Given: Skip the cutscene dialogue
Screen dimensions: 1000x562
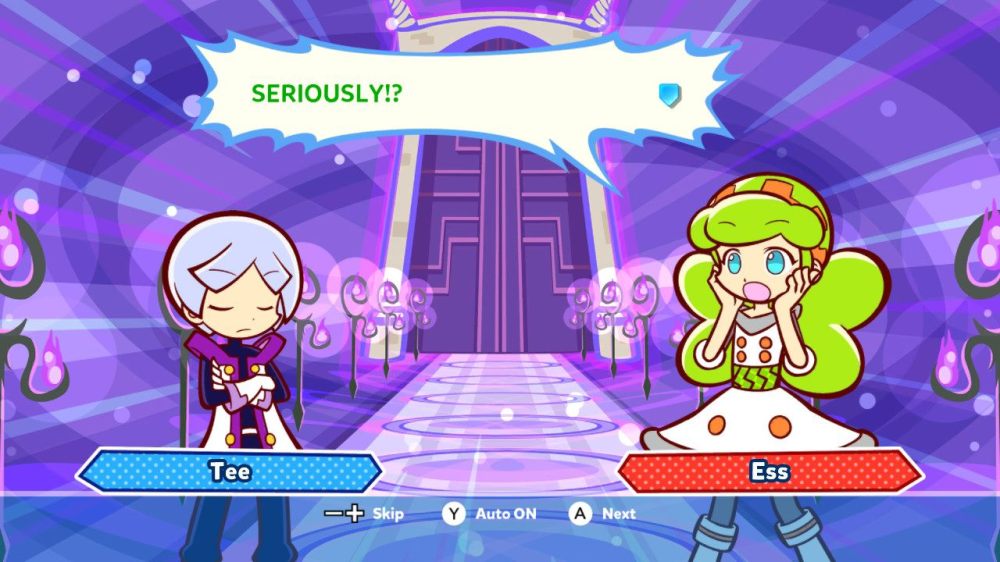Looking at the screenshot, I should coord(364,514).
